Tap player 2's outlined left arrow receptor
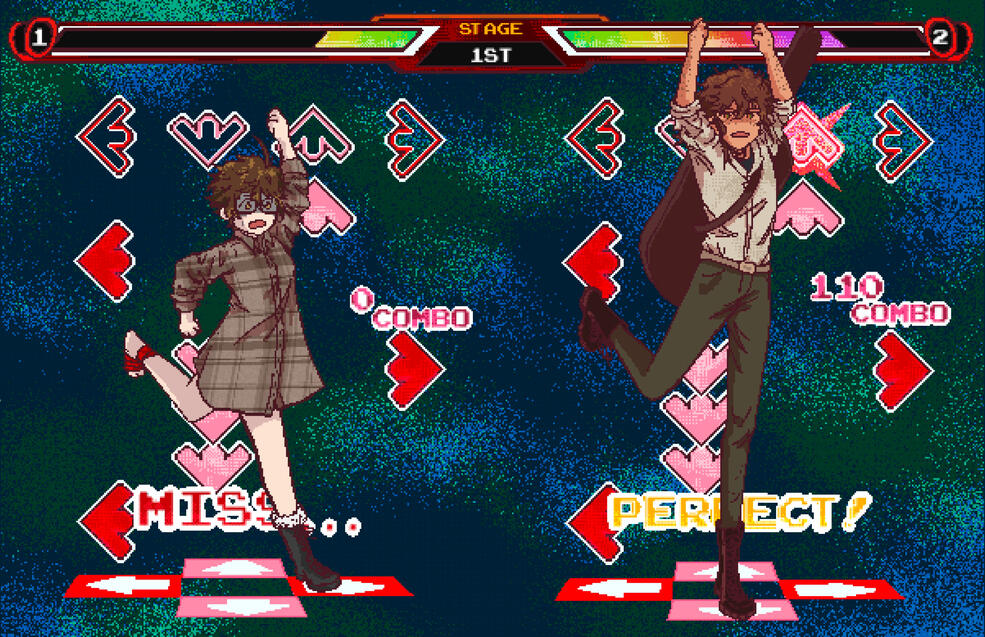 tap(595, 138)
